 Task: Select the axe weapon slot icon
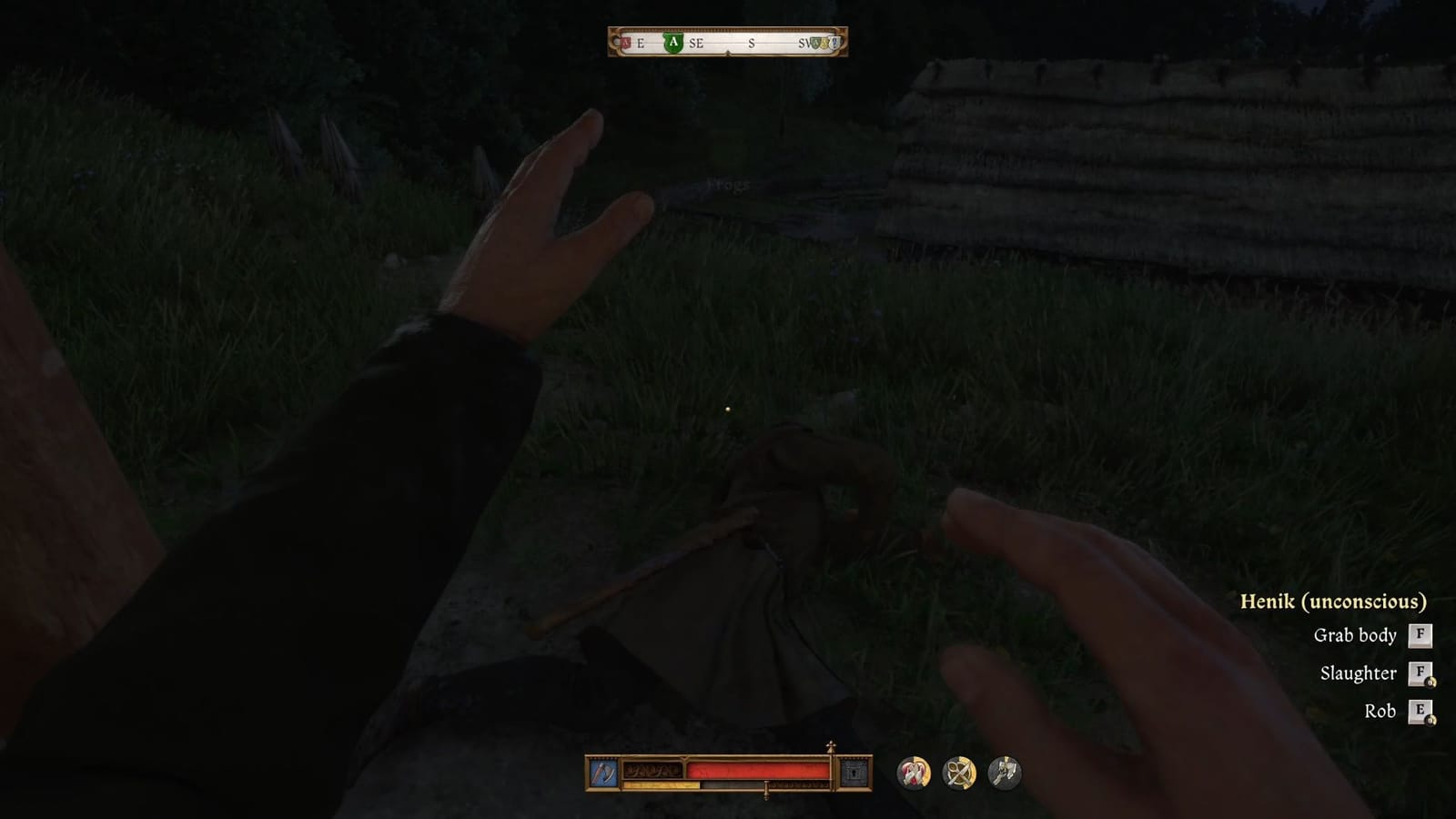[x=603, y=771]
